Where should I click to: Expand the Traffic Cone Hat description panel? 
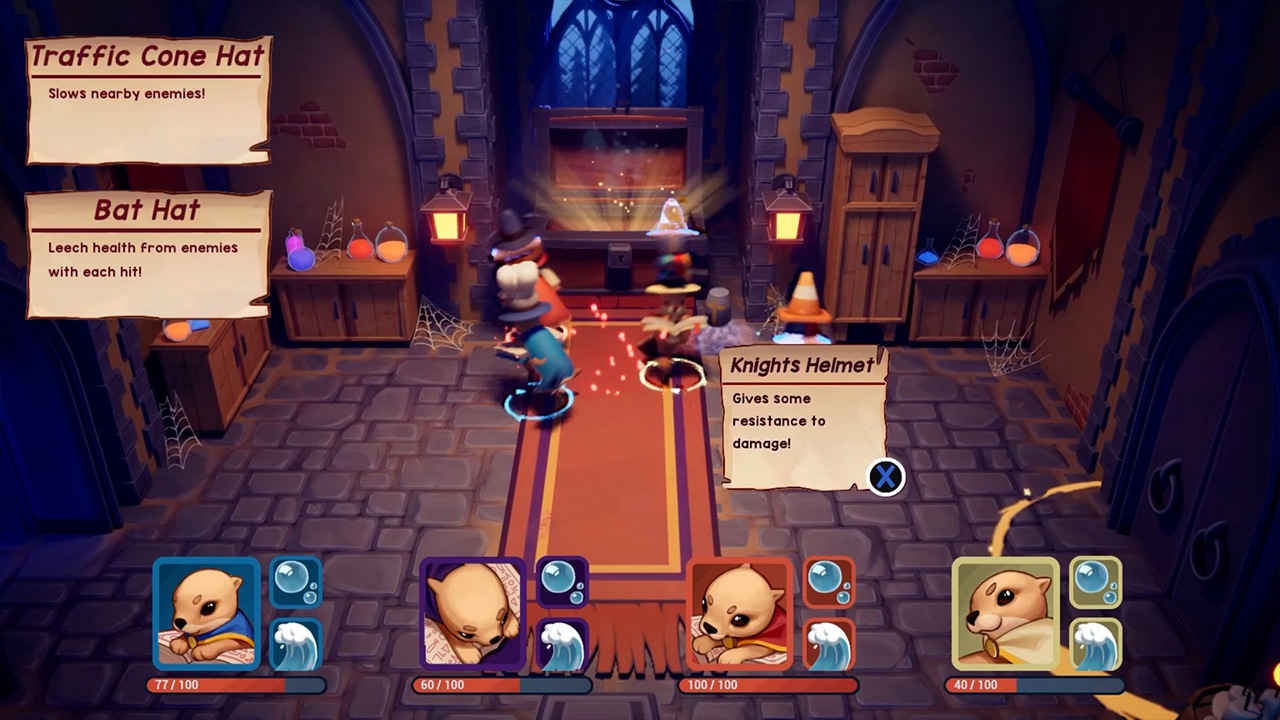pos(148,100)
